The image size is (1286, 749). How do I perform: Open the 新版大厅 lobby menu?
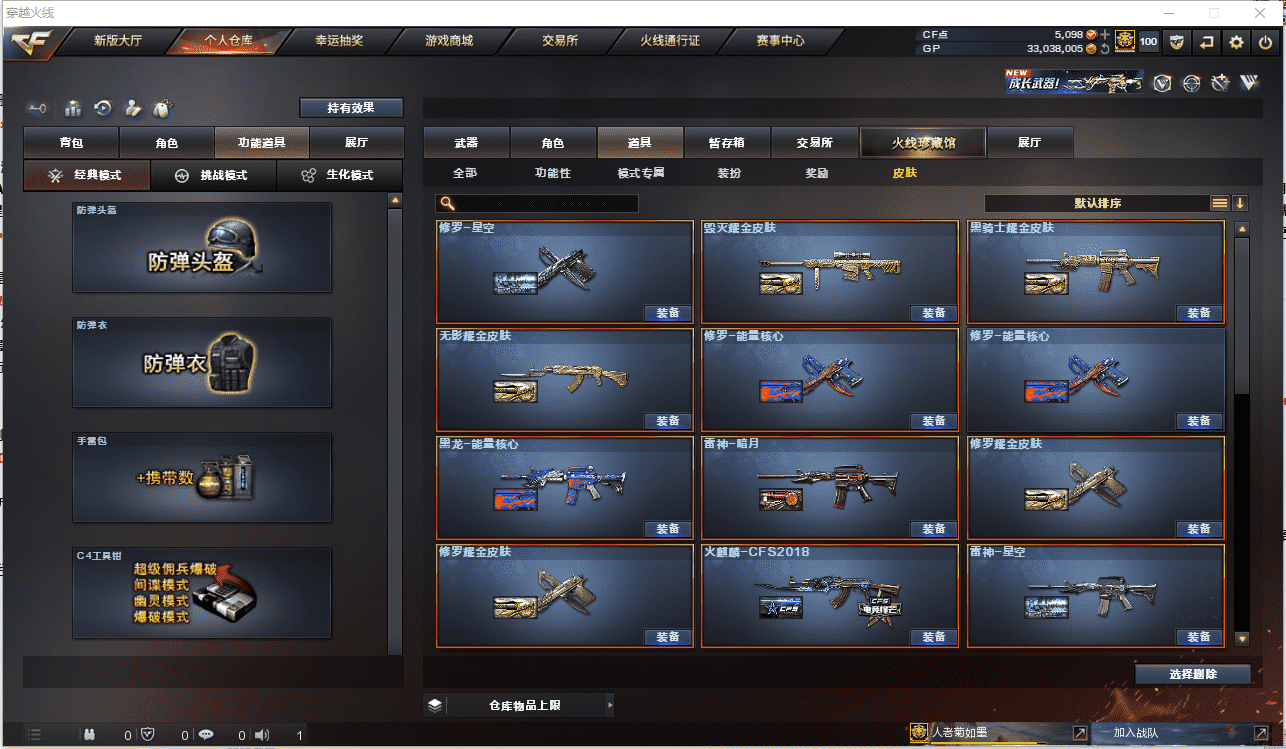[x=117, y=41]
